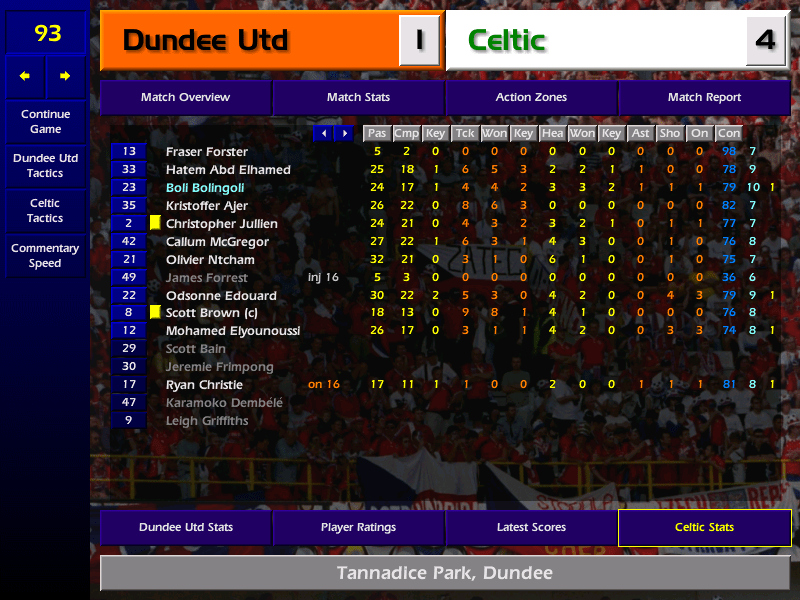800x600 pixels.
Task: Choose Fraser Forster from the player list
Action: pos(206,152)
